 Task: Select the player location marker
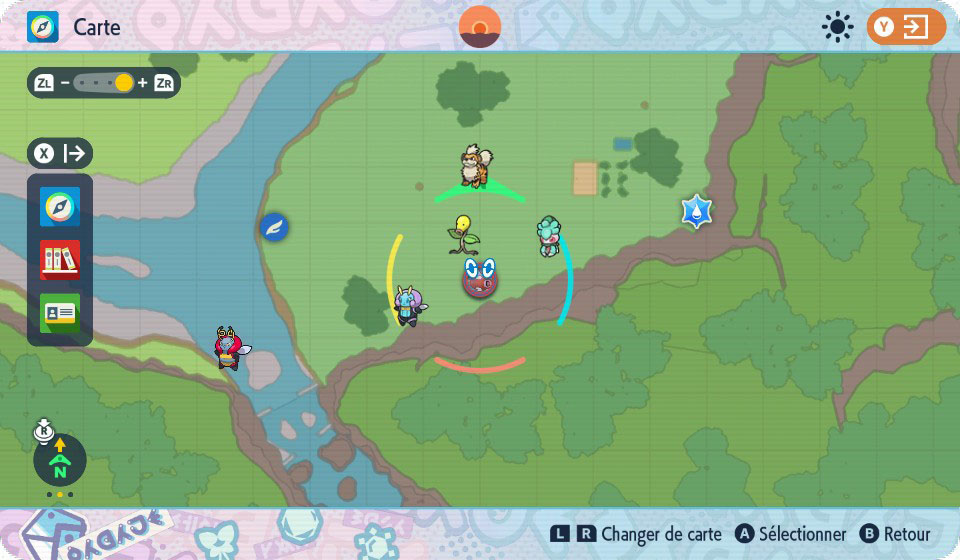click(480, 277)
